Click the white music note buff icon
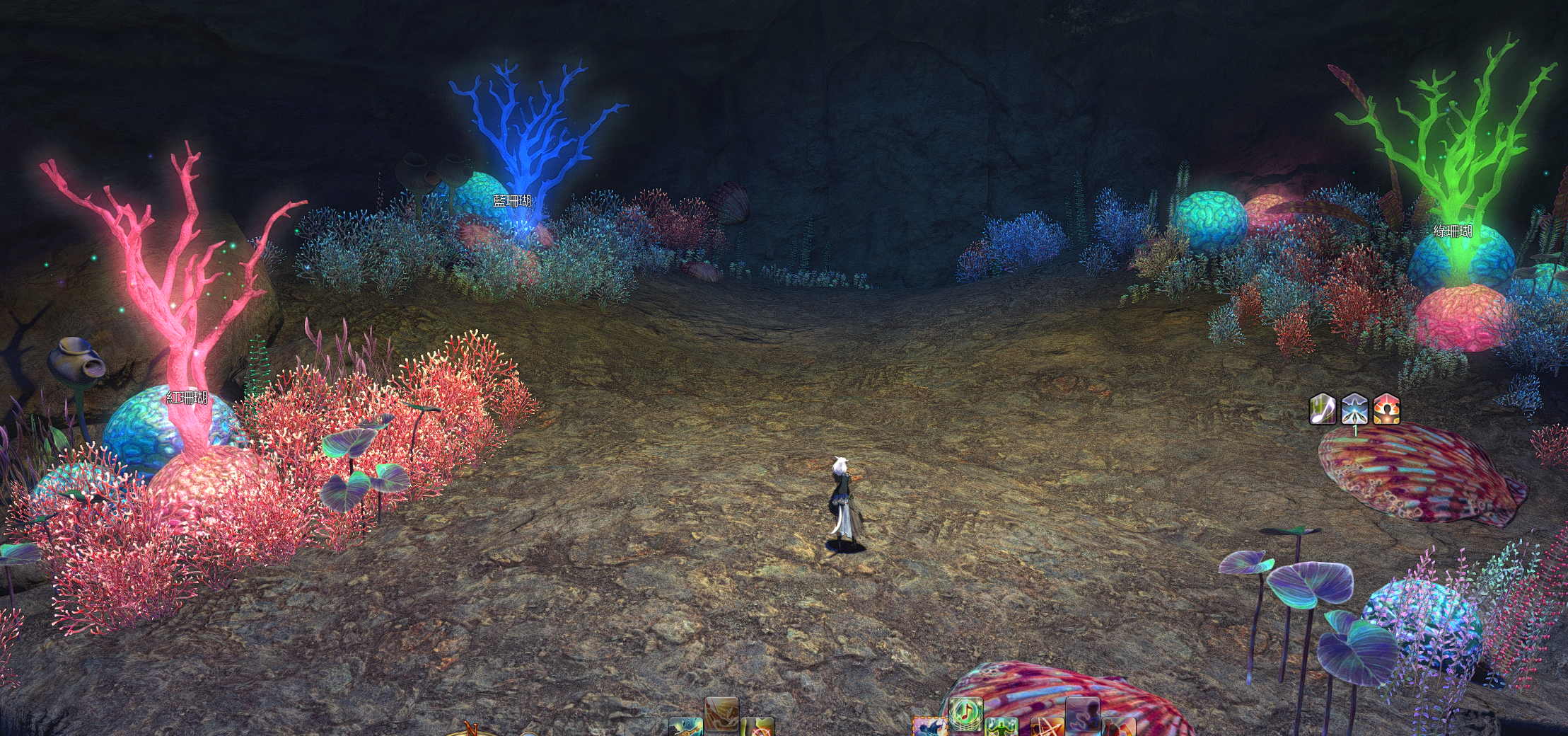 (x=1323, y=409)
